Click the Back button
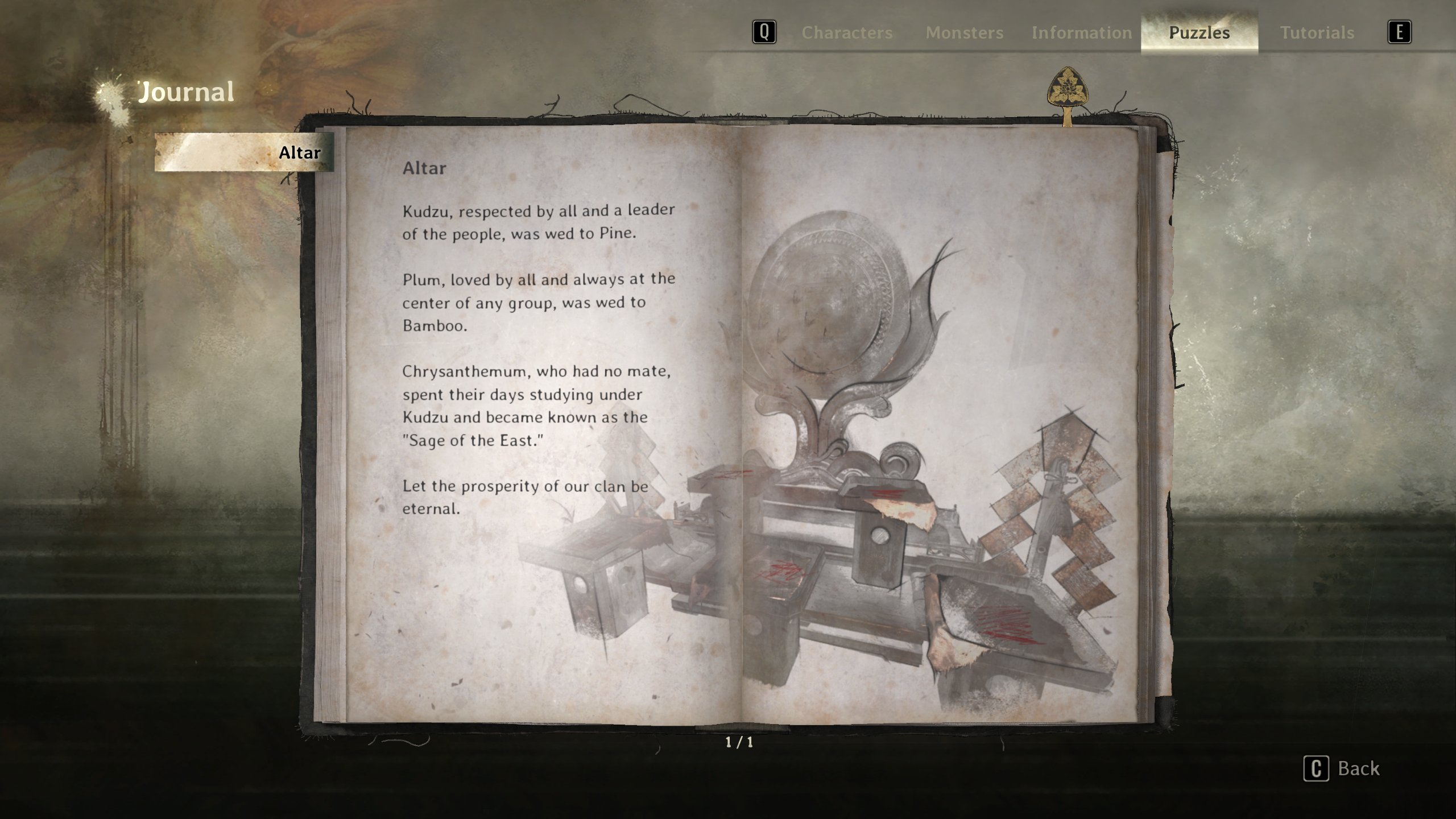Screen dimensions: 1456x819 pos(1342,768)
